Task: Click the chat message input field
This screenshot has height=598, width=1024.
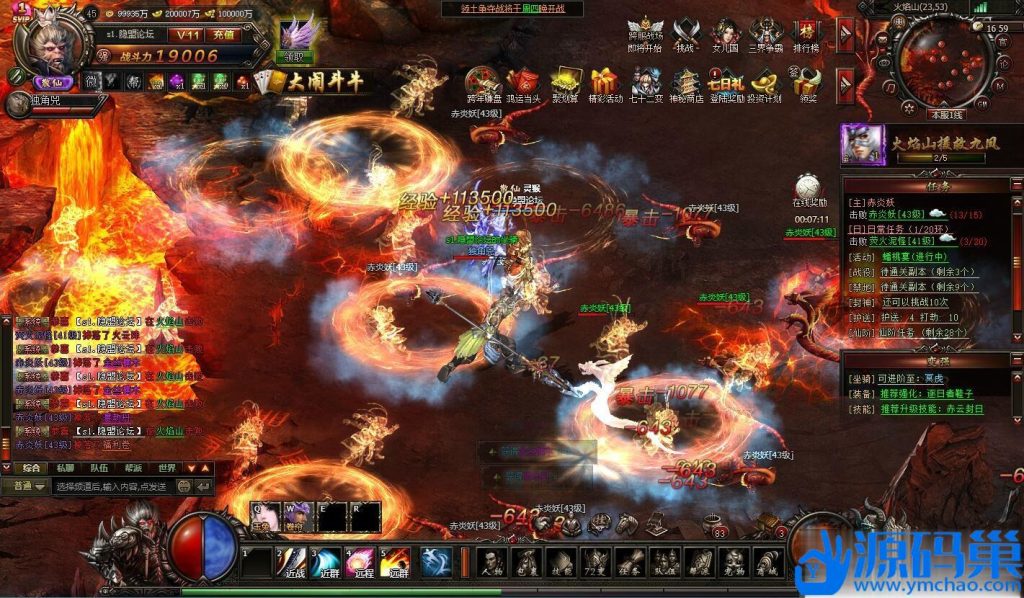Action: pos(112,486)
